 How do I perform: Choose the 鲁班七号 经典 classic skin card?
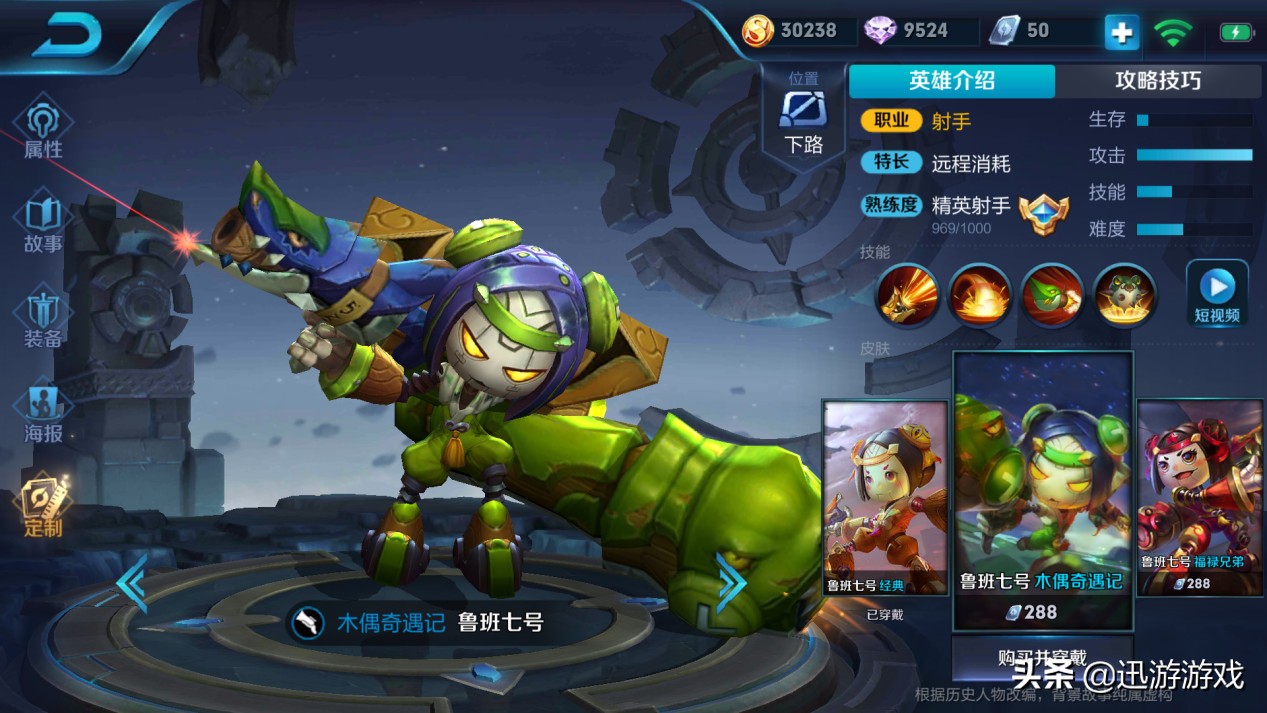885,498
